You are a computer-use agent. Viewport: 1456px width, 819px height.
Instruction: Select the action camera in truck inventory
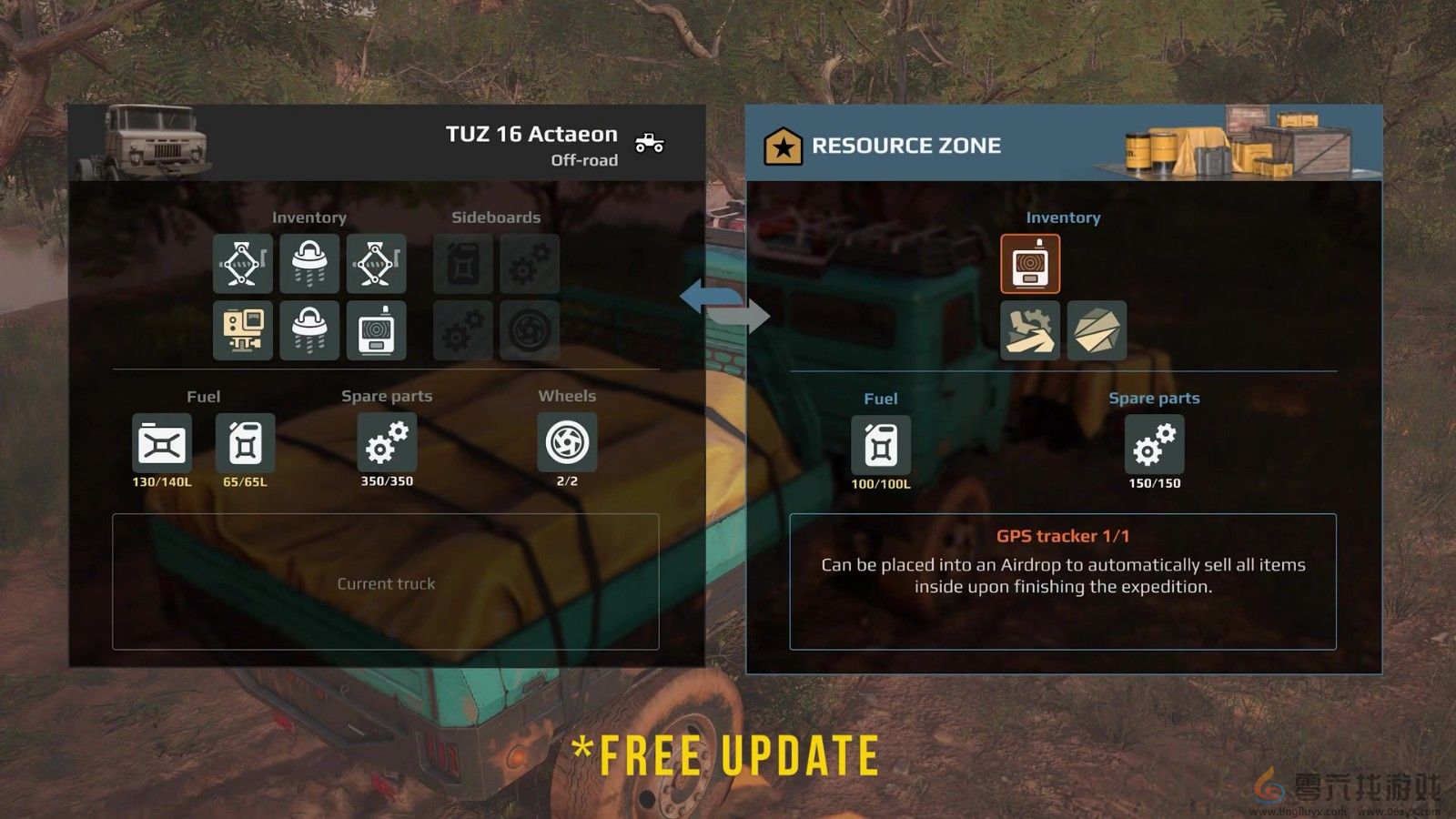pos(243,330)
